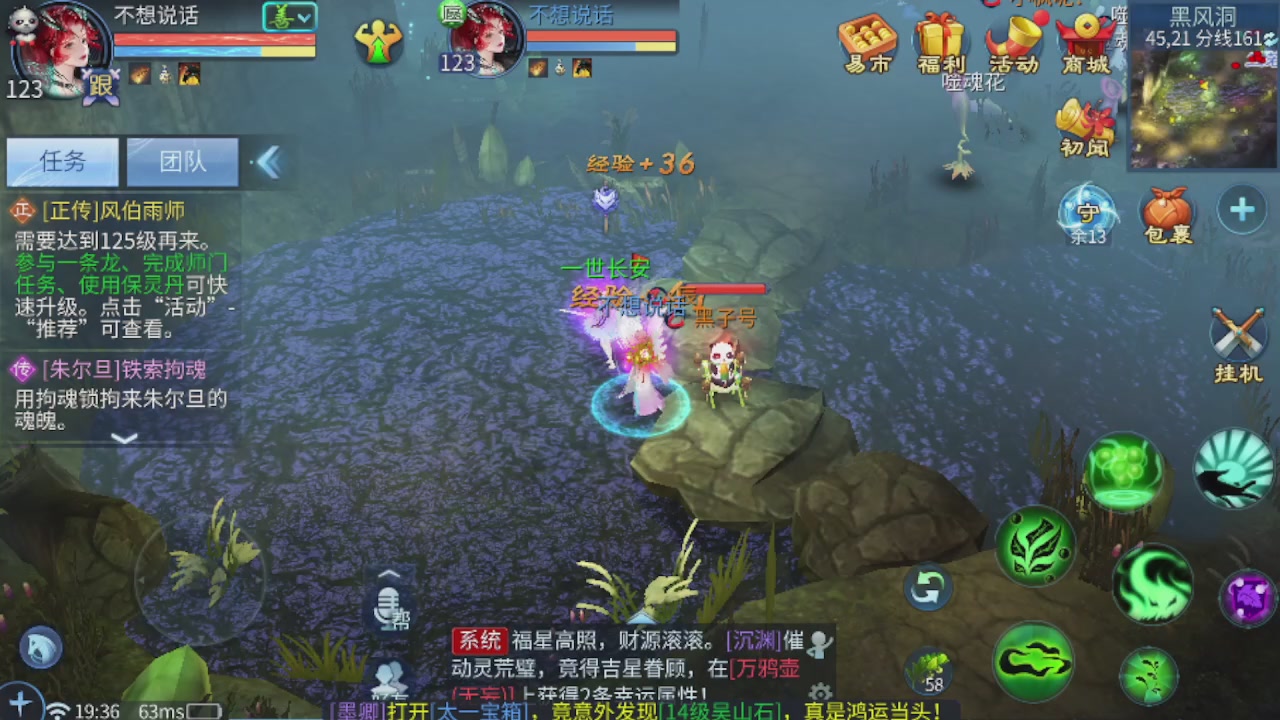
Task: Open the 善 alignment dropdown arrow
Action: [x=303, y=18]
